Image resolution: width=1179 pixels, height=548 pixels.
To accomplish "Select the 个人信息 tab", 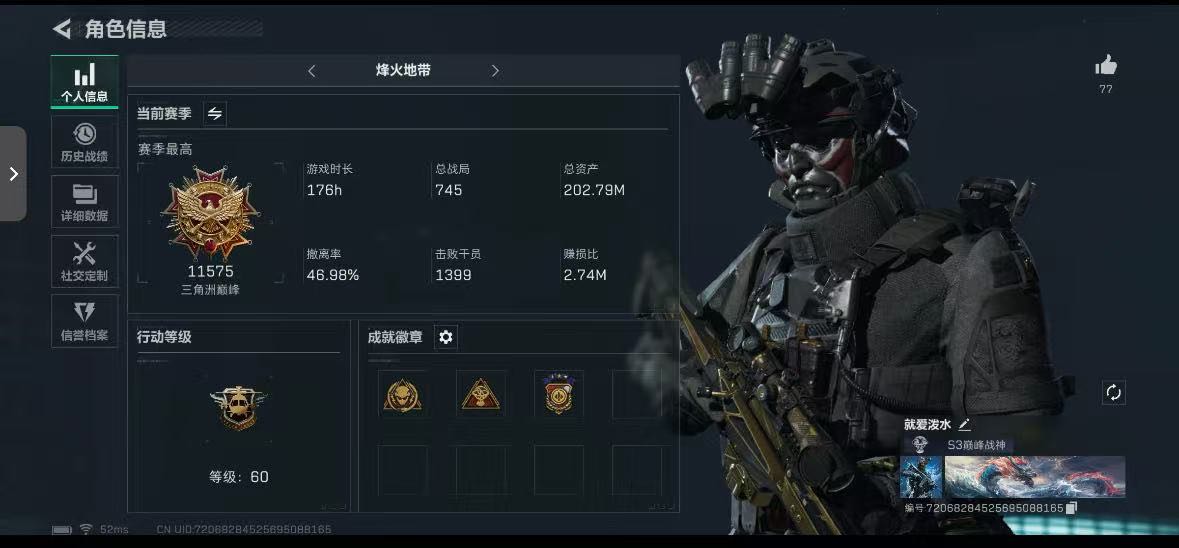I will [85, 82].
